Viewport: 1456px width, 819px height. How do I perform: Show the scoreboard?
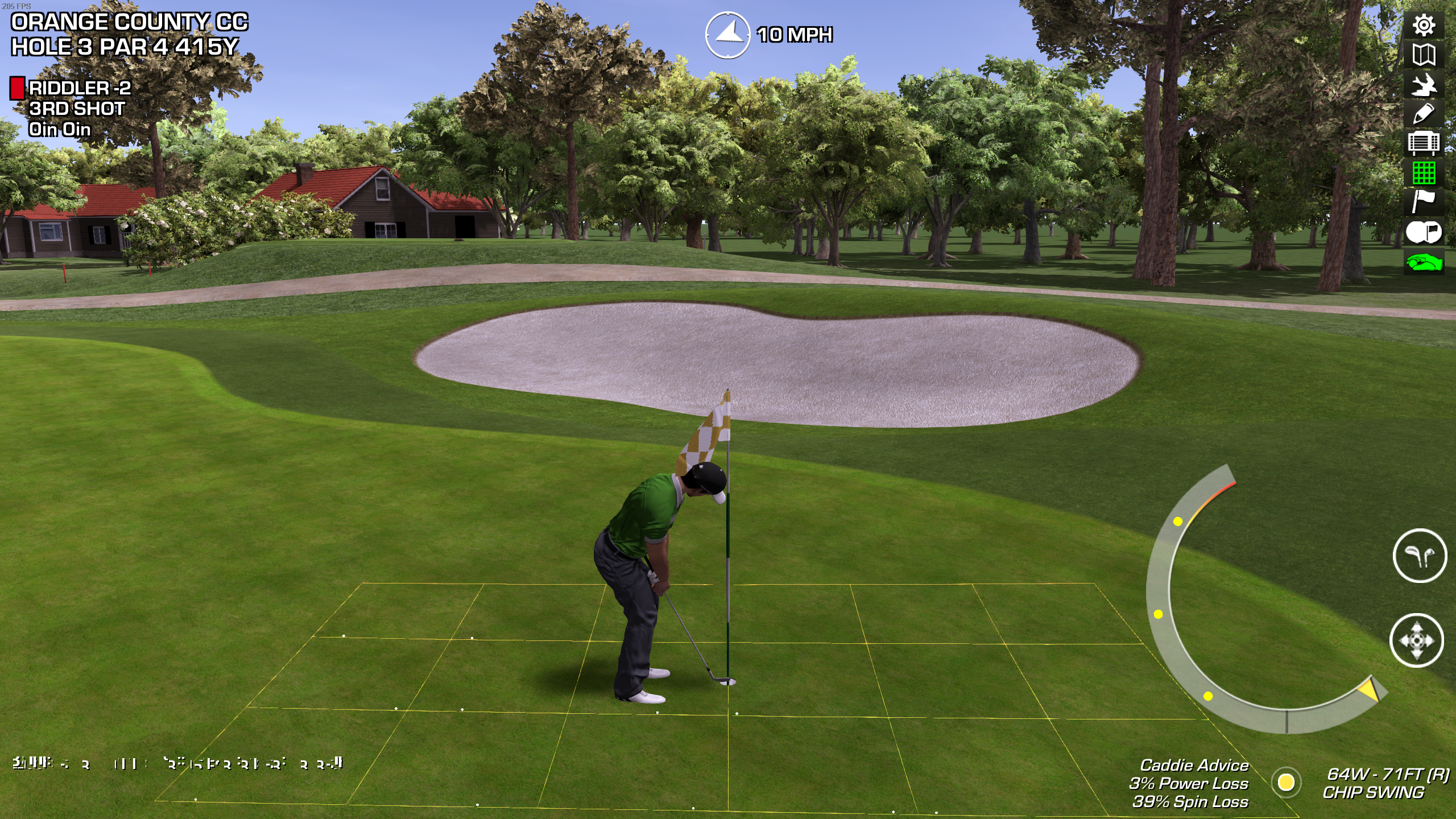(x=1424, y=143)
